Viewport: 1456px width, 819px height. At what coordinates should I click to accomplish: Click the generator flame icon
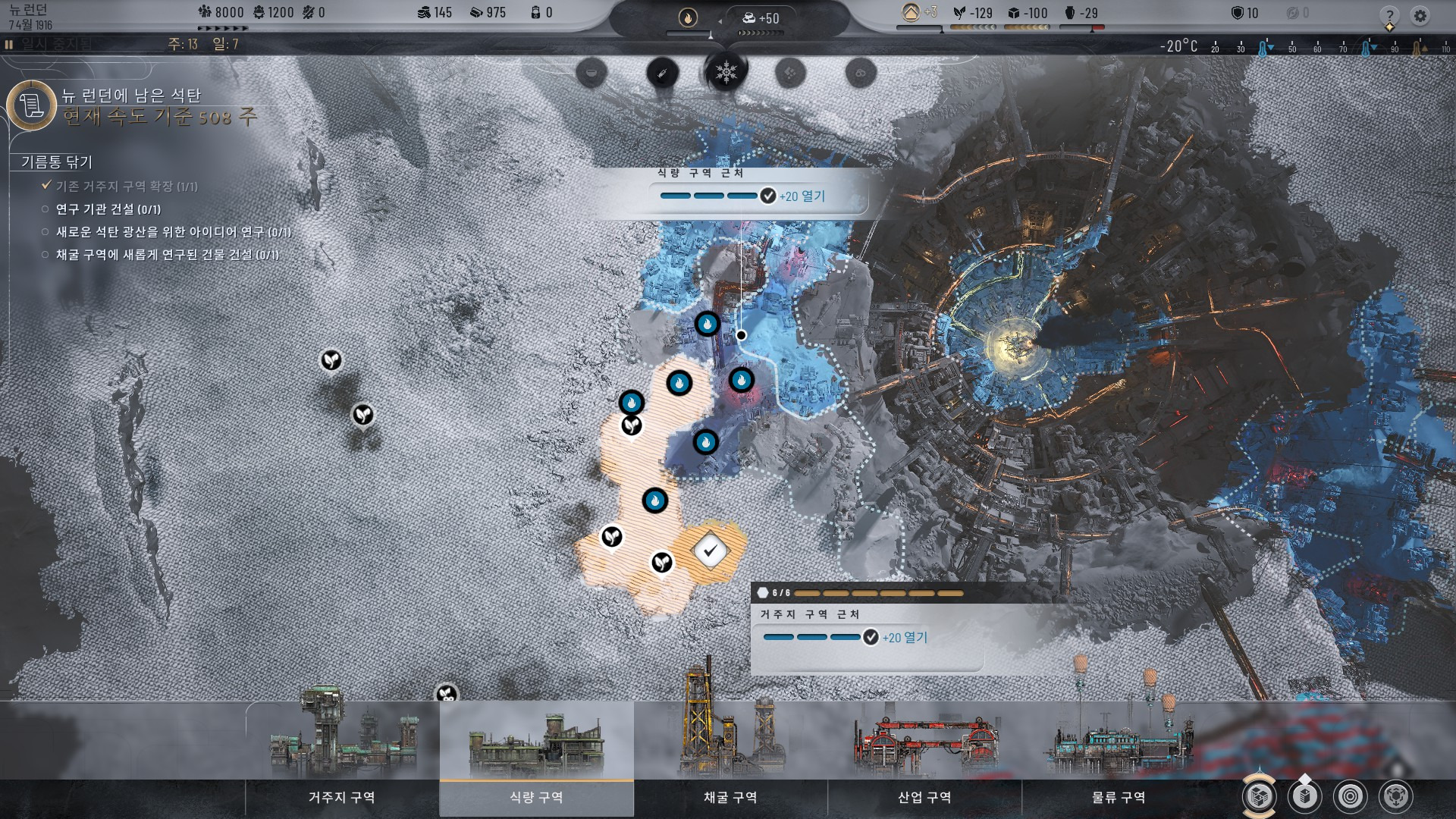688,17
